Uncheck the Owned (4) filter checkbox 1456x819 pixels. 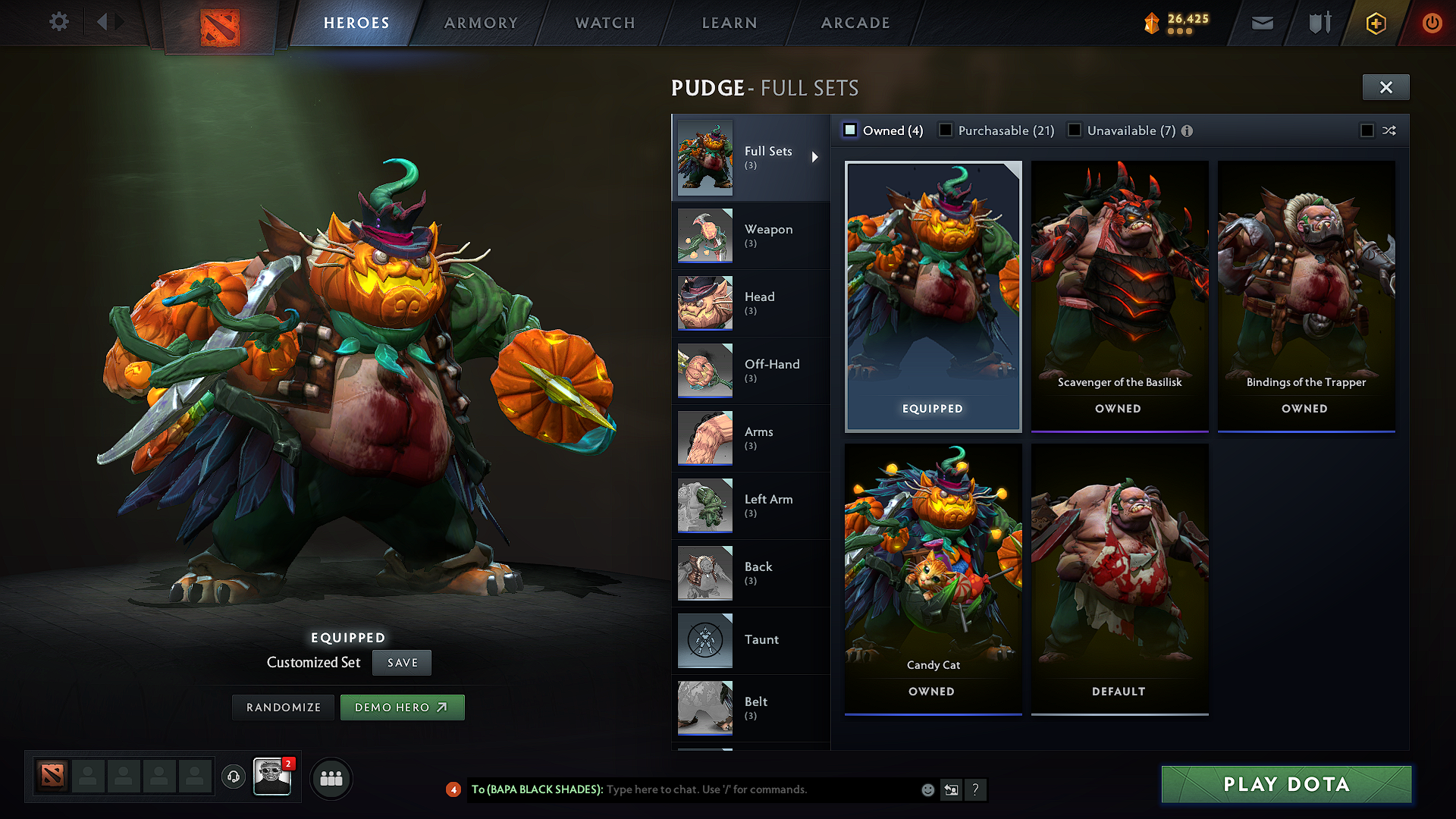tap(850, 130)
